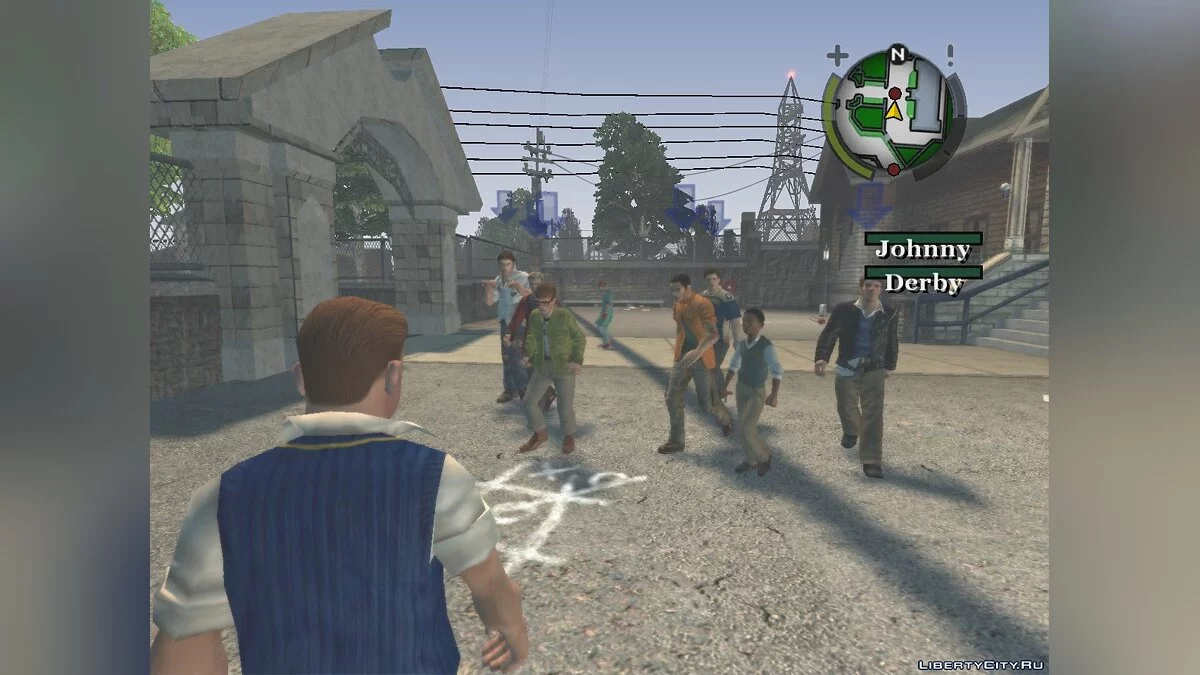
Task: Select the plus icon beside the minimap
Action: [837, 55]
